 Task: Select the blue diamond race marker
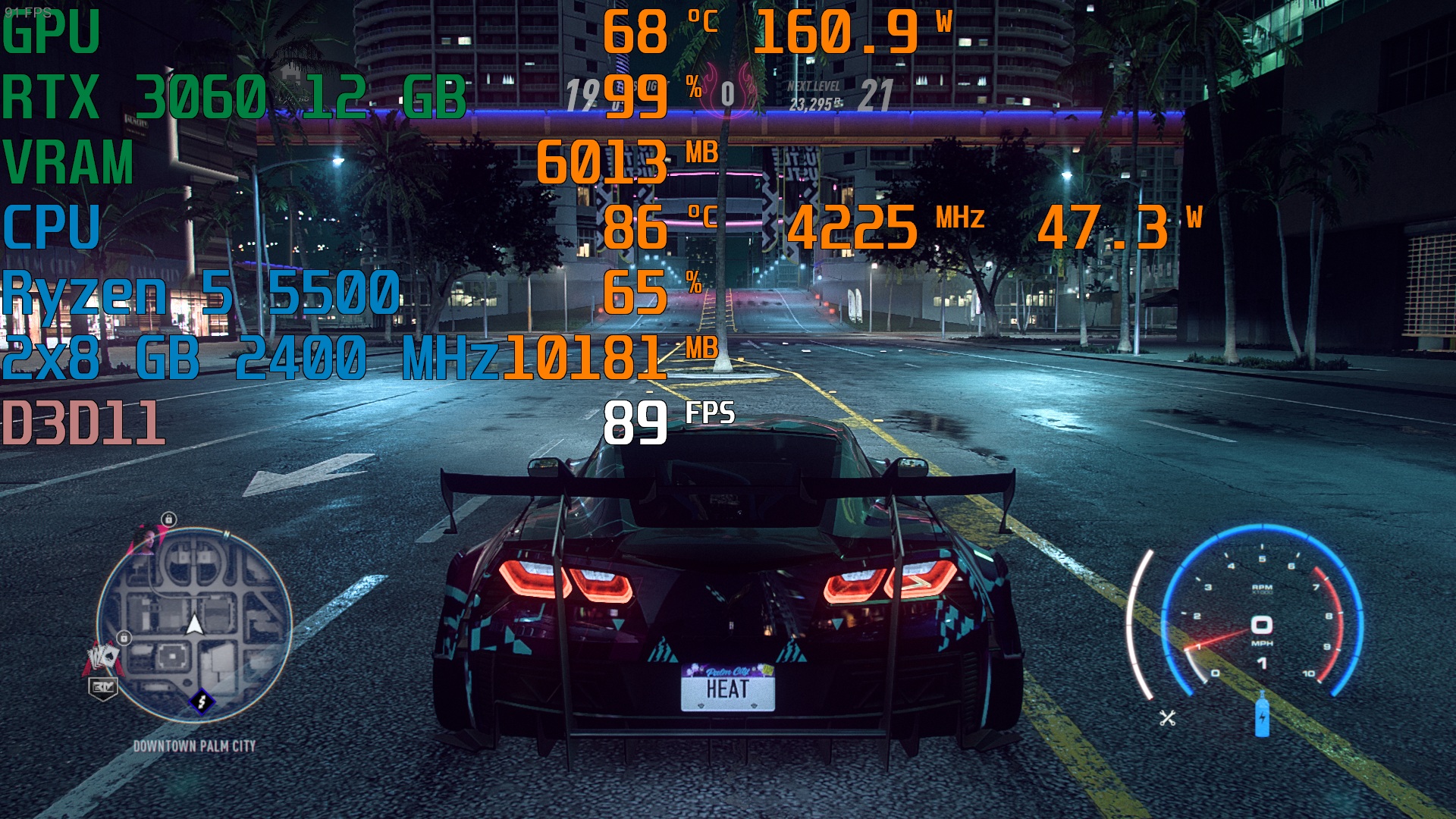tap(202, 701)
